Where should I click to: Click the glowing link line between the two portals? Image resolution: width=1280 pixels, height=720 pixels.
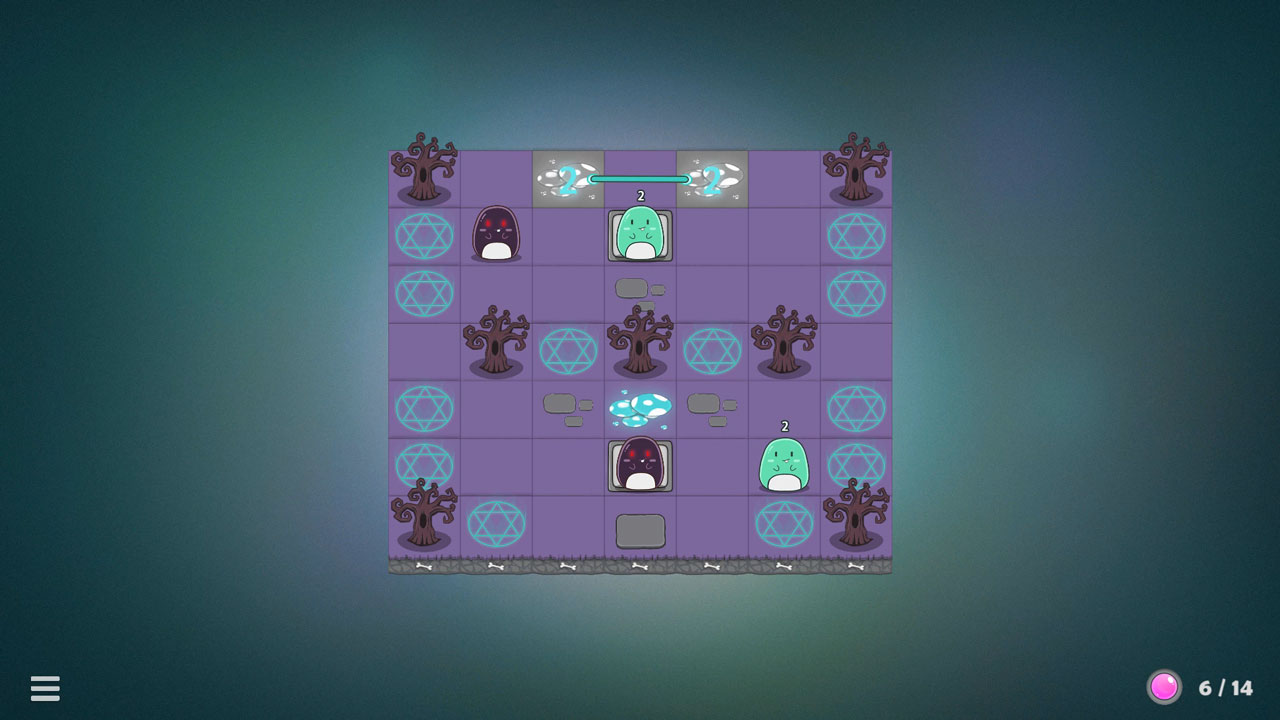(x=640, y=178)
